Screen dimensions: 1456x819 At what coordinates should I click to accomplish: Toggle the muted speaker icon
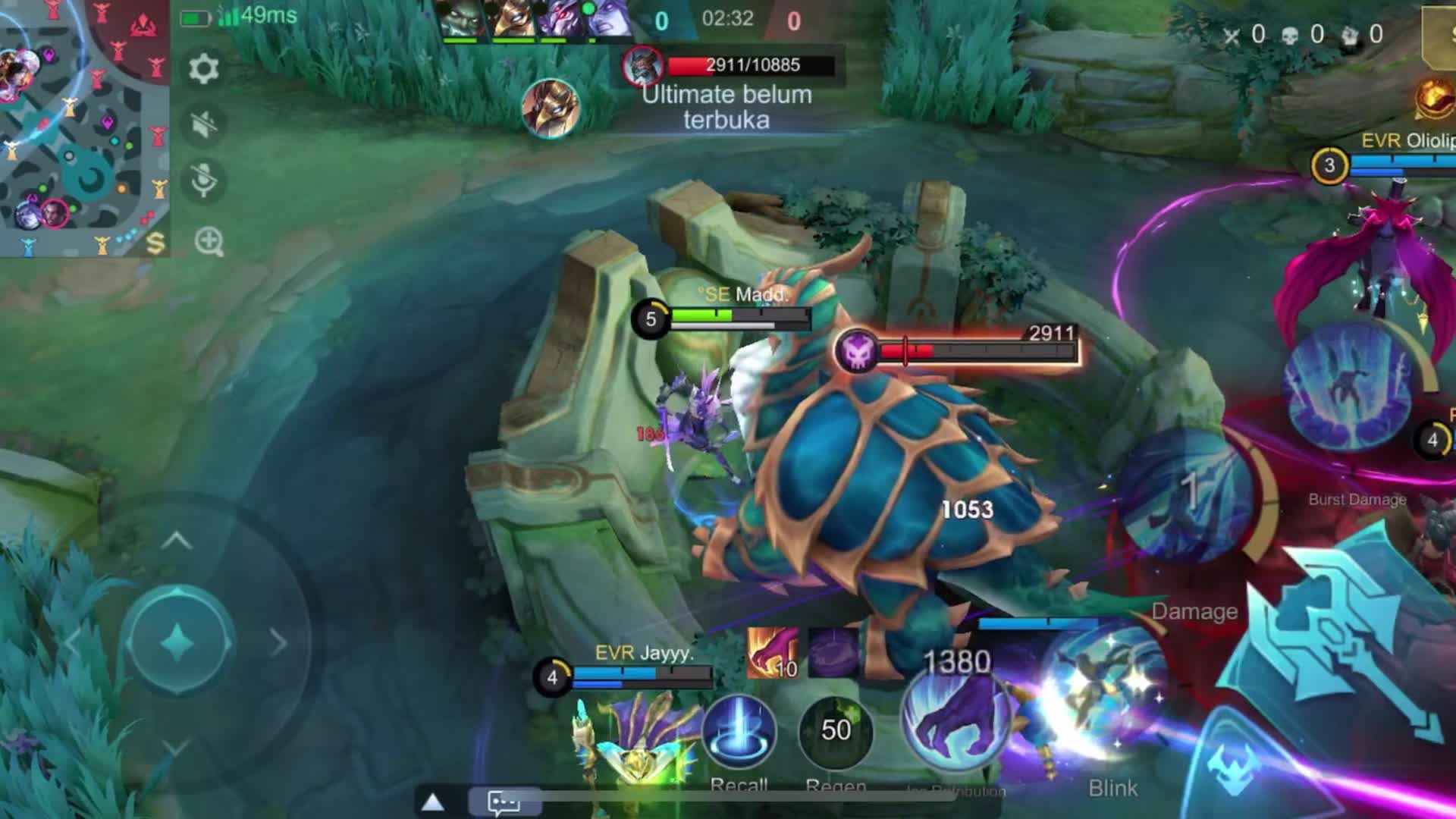pyautogui.click(x=203, y=124)
